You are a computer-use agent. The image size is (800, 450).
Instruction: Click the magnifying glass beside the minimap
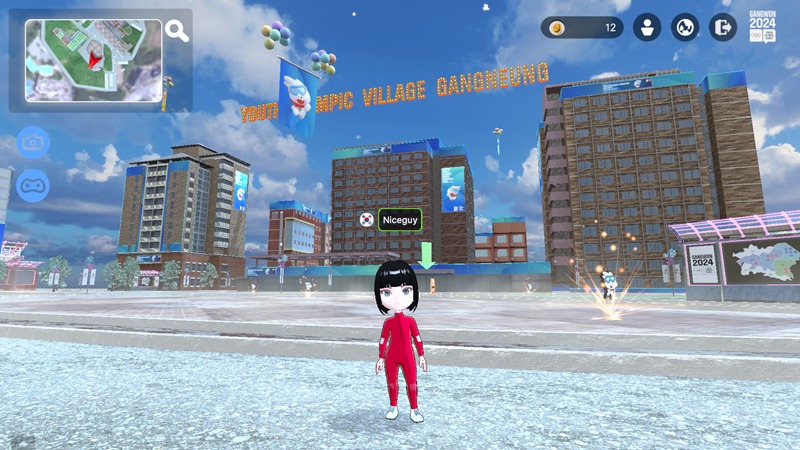coord(177,31)
